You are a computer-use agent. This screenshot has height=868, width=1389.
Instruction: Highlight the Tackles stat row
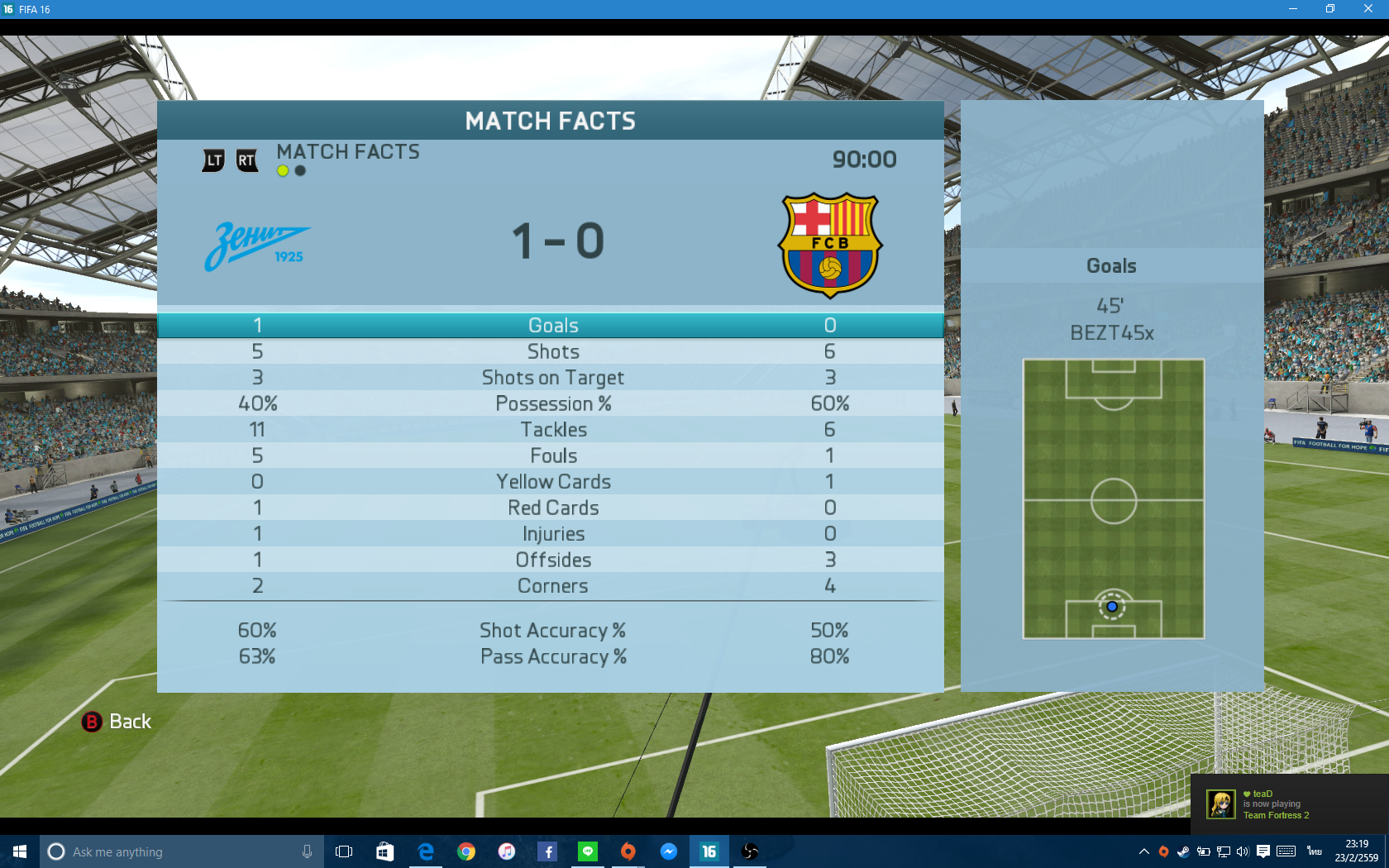tap(552, 430)
